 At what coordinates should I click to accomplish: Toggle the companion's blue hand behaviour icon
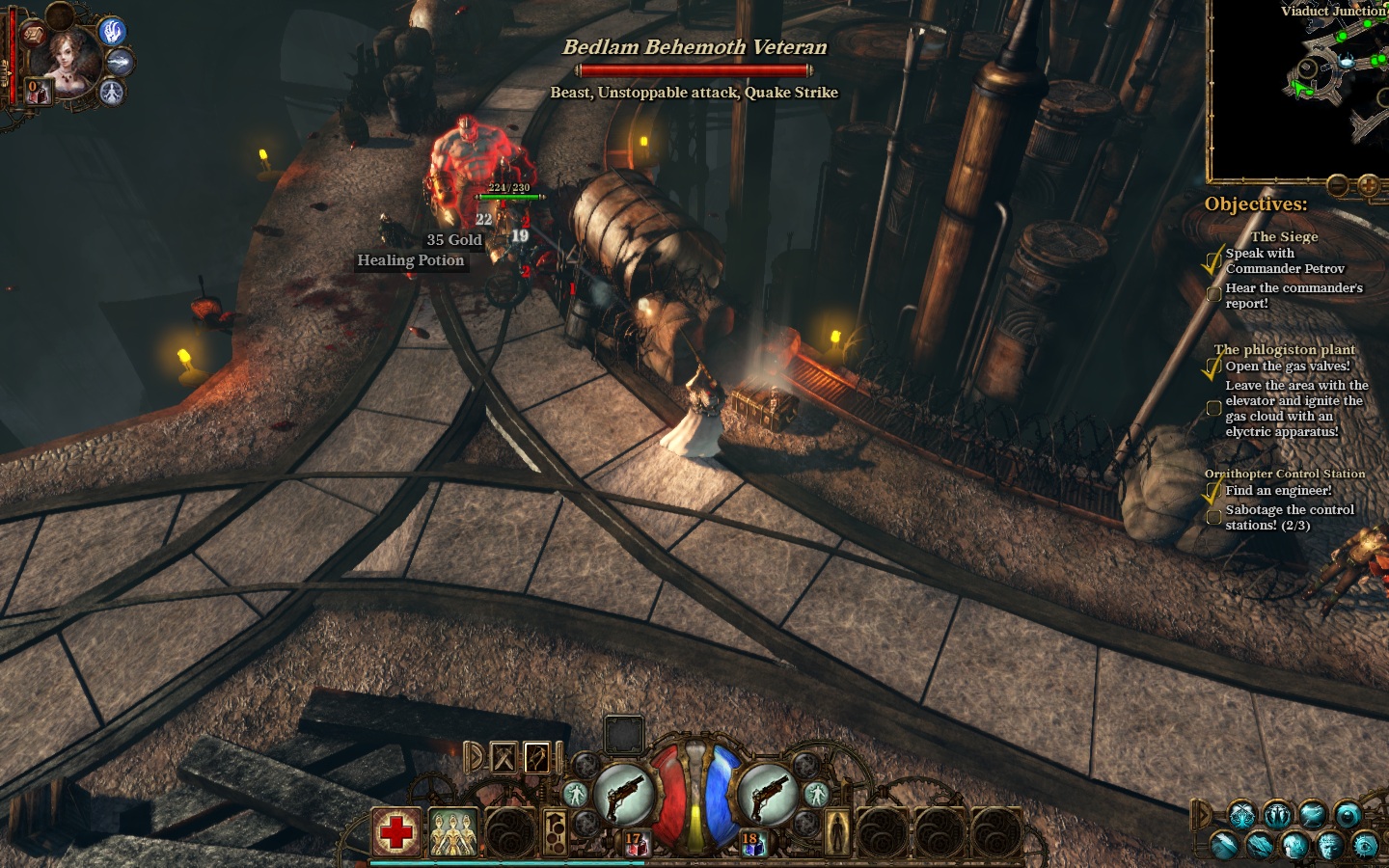pyautogui.click(x=113, y=32)
